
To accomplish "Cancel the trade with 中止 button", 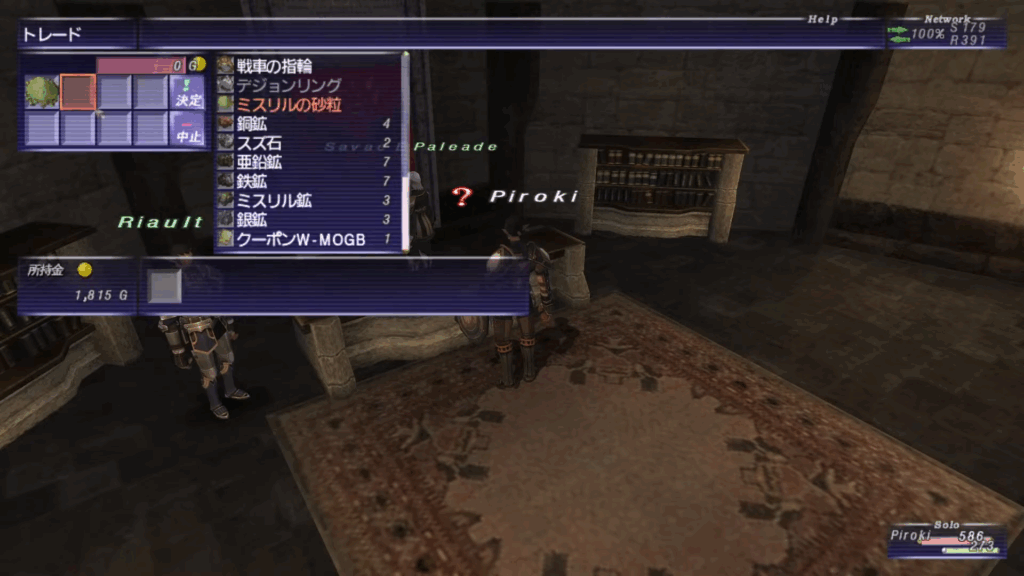I will pyautogui.click(x=187, y=129).
